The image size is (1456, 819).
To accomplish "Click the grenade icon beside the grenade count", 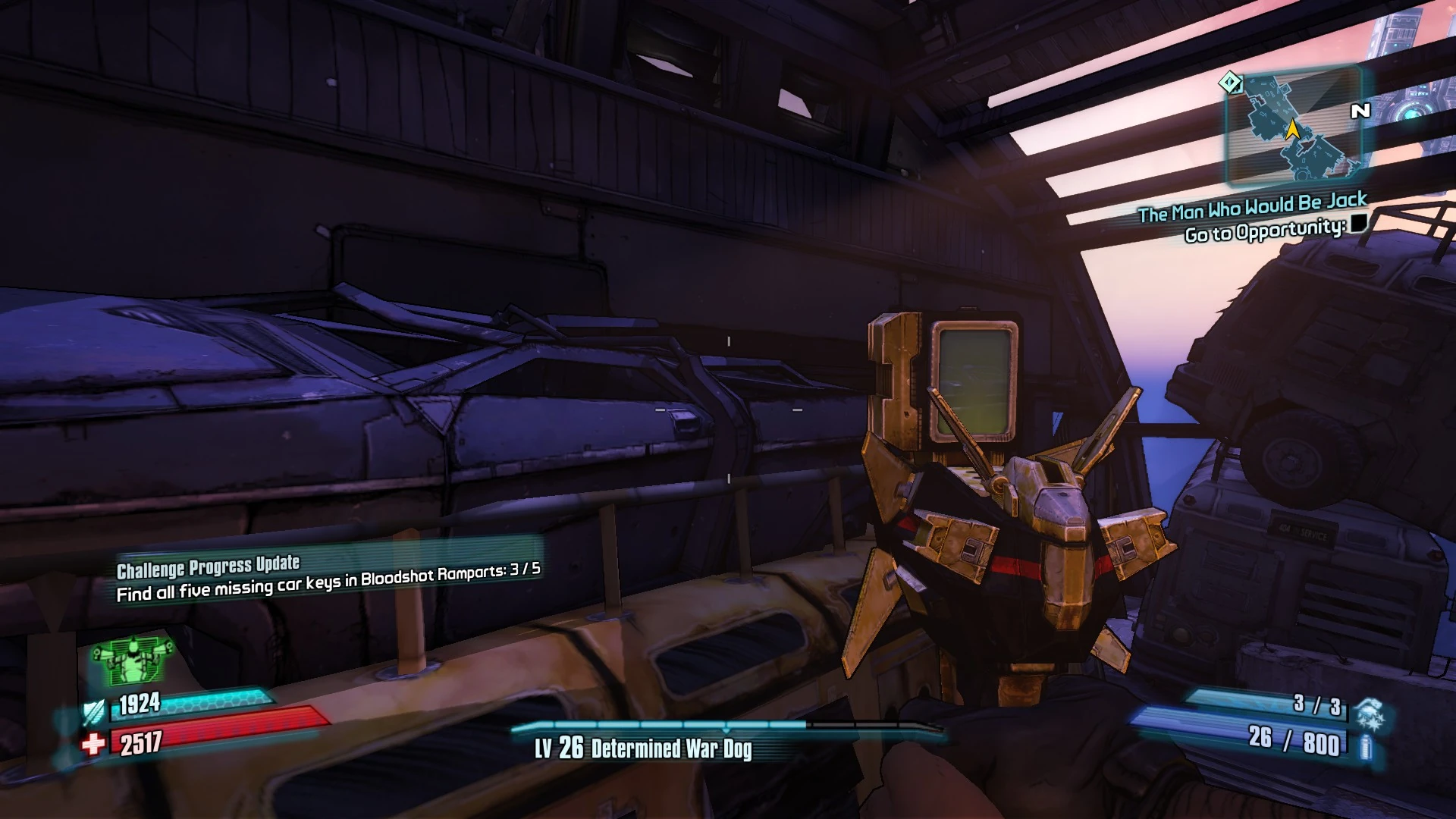I will point(1371,714).
